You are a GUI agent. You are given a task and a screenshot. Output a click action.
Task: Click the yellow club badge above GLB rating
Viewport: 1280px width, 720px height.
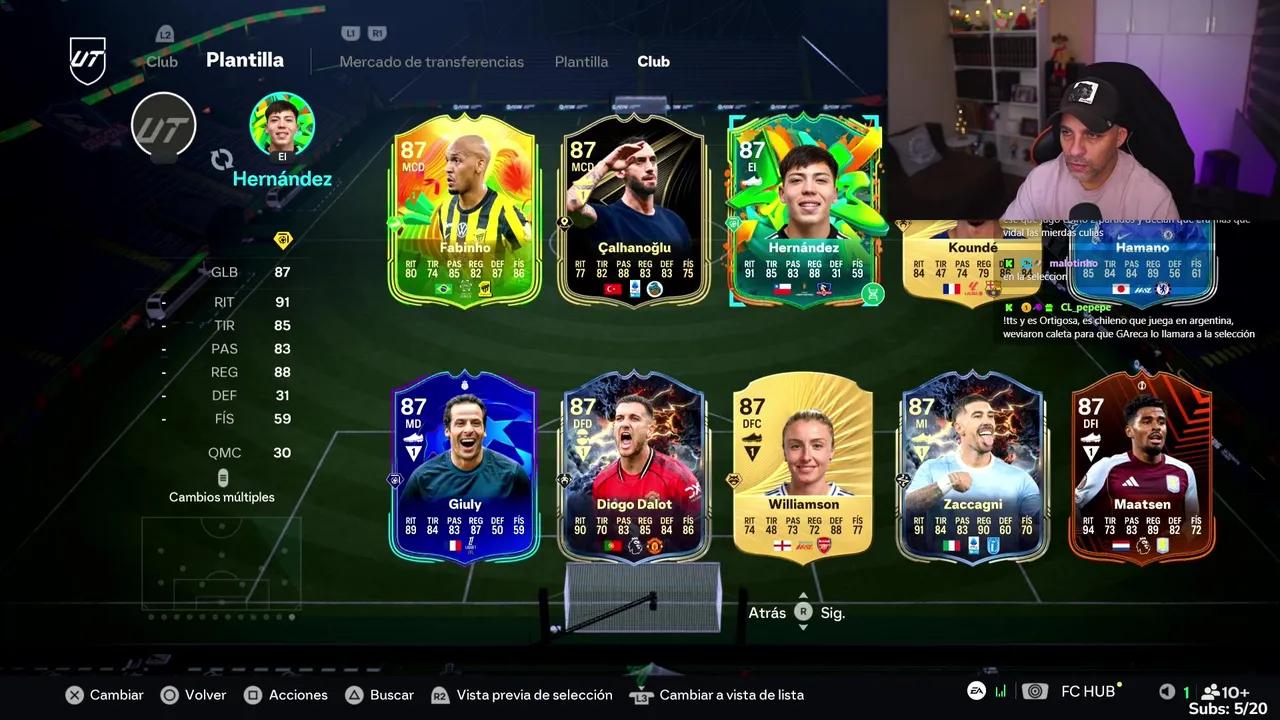pos(282,241)
